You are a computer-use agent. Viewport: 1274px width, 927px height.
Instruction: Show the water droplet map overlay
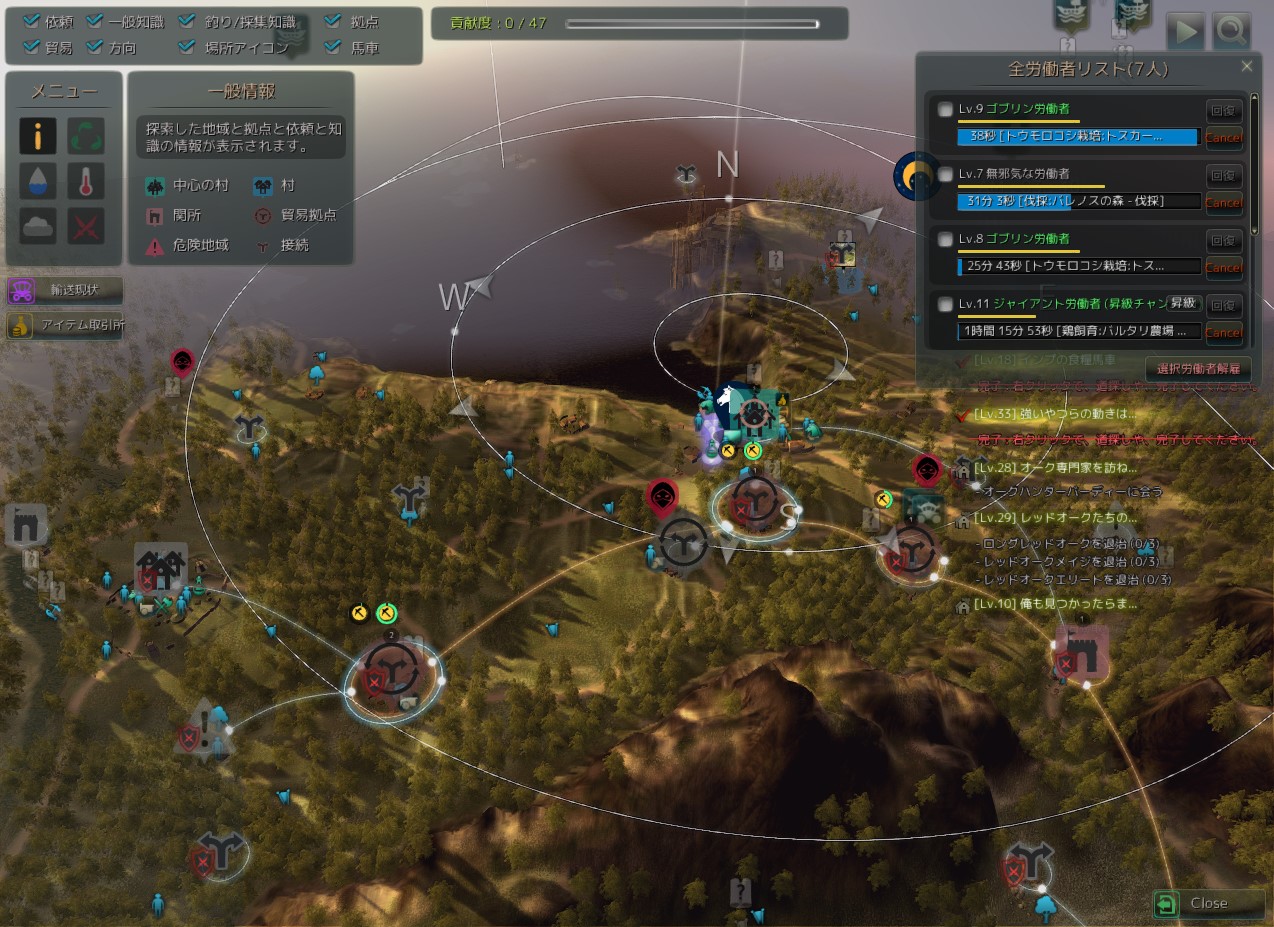38,181
